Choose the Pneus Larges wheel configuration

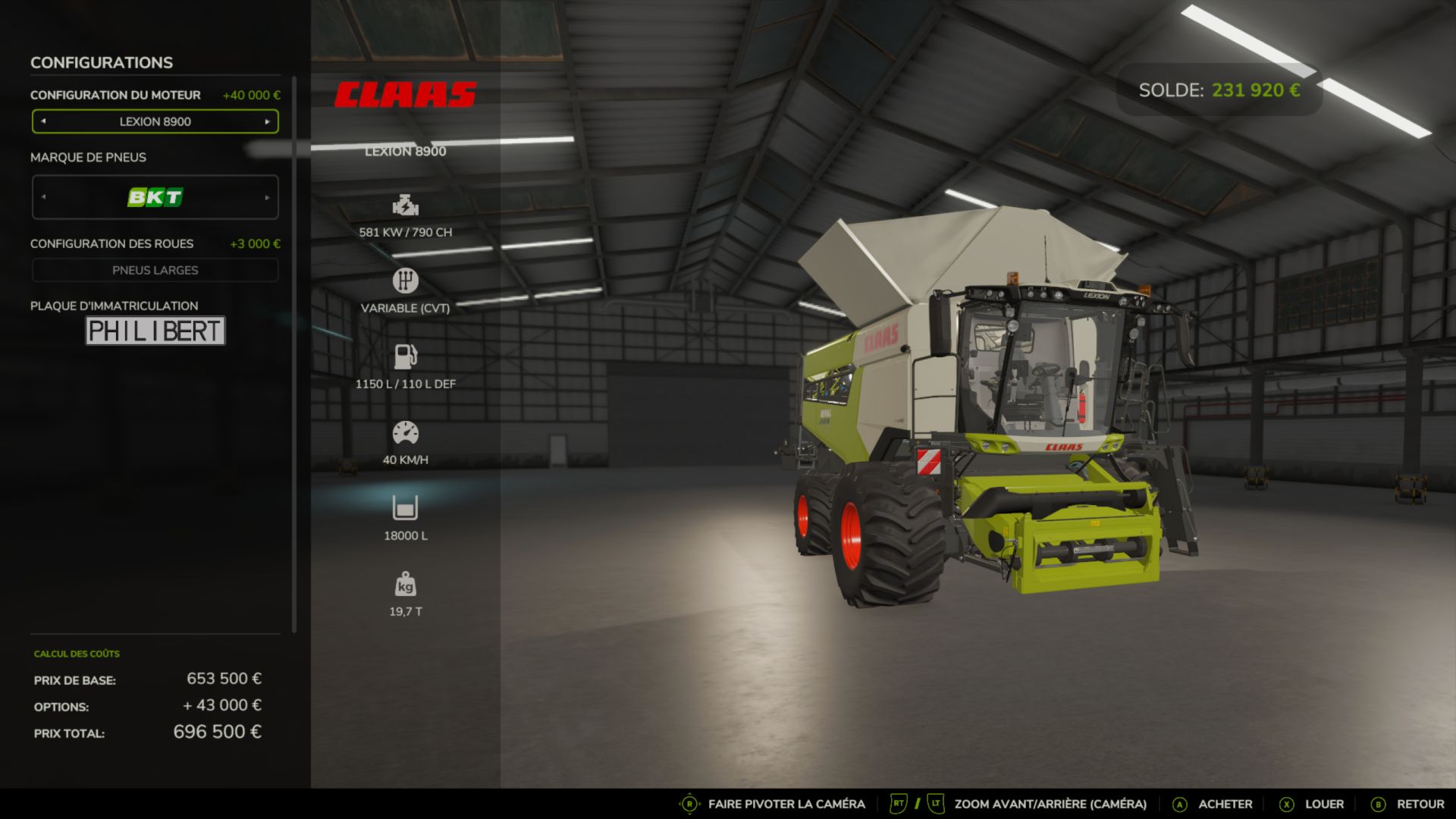pyautogui.click(x=155, y=271)
